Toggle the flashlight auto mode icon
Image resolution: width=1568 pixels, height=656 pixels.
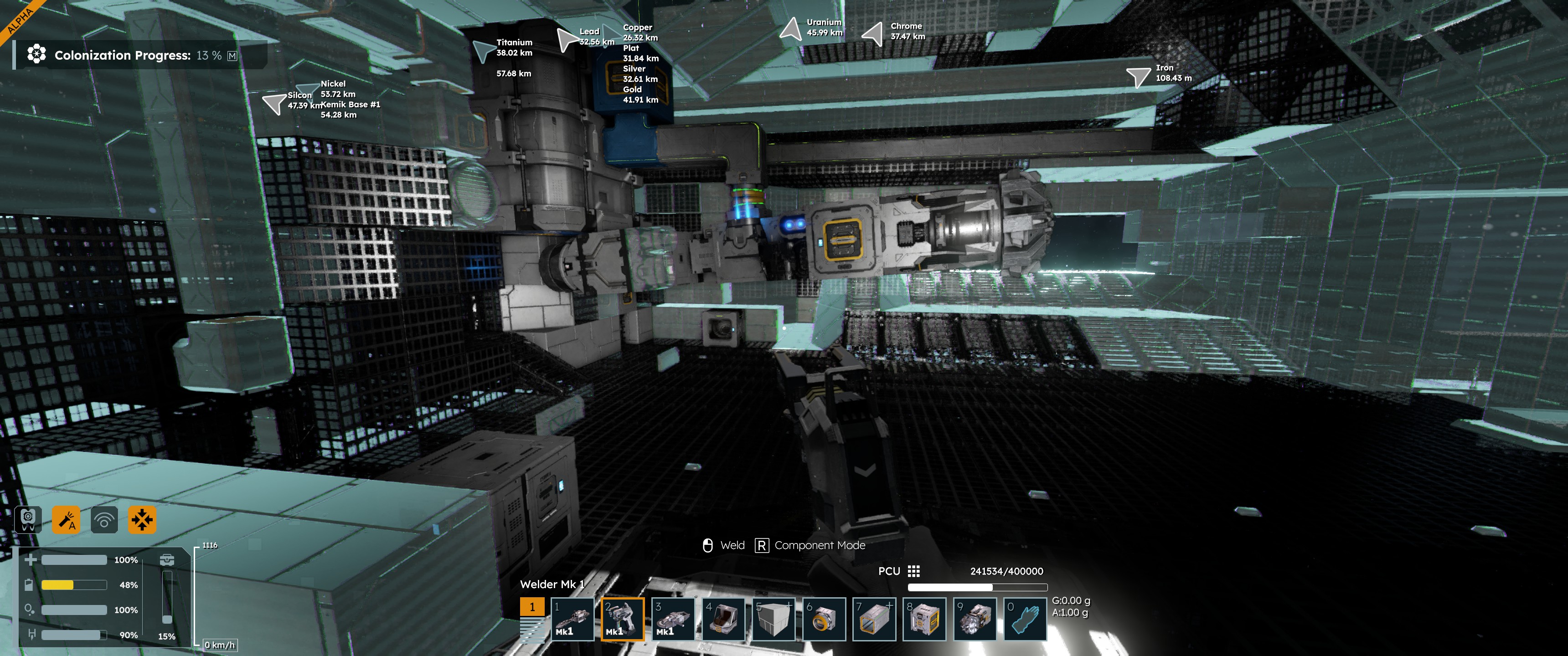(66, 520)
